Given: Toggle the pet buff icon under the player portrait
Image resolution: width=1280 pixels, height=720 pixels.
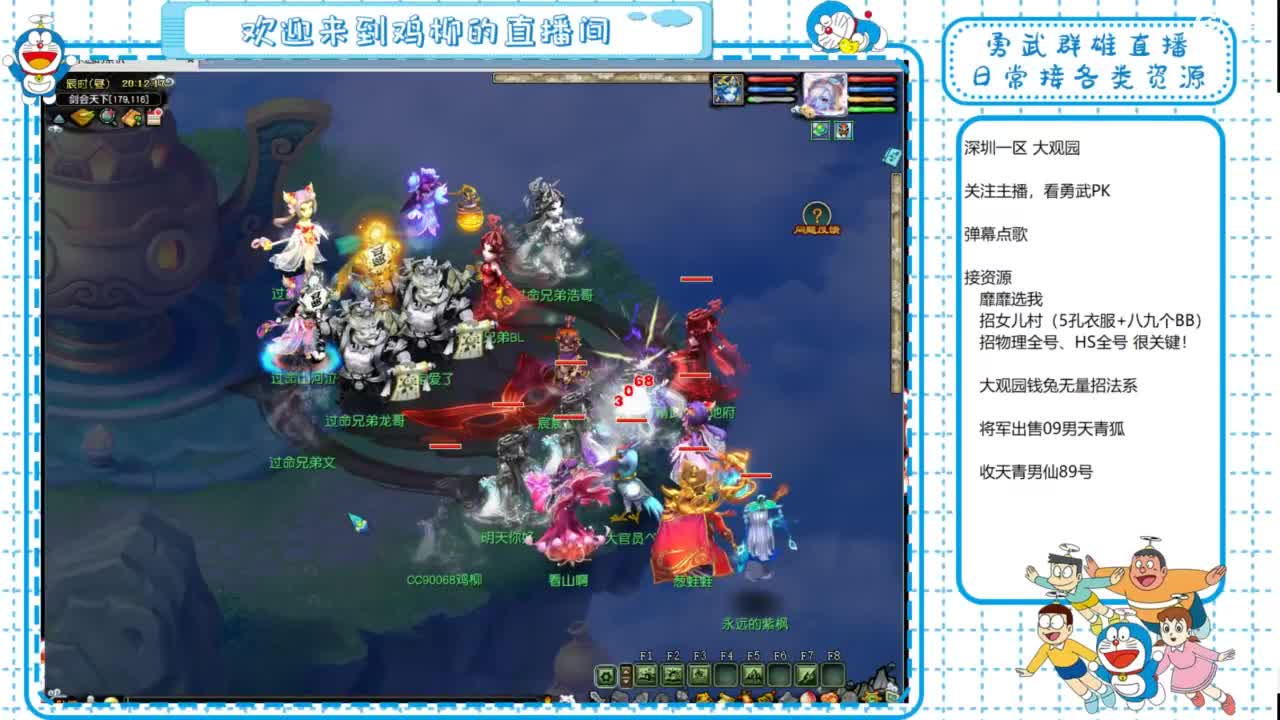Looking at the screenshot, I should click(x=844, y=130).
